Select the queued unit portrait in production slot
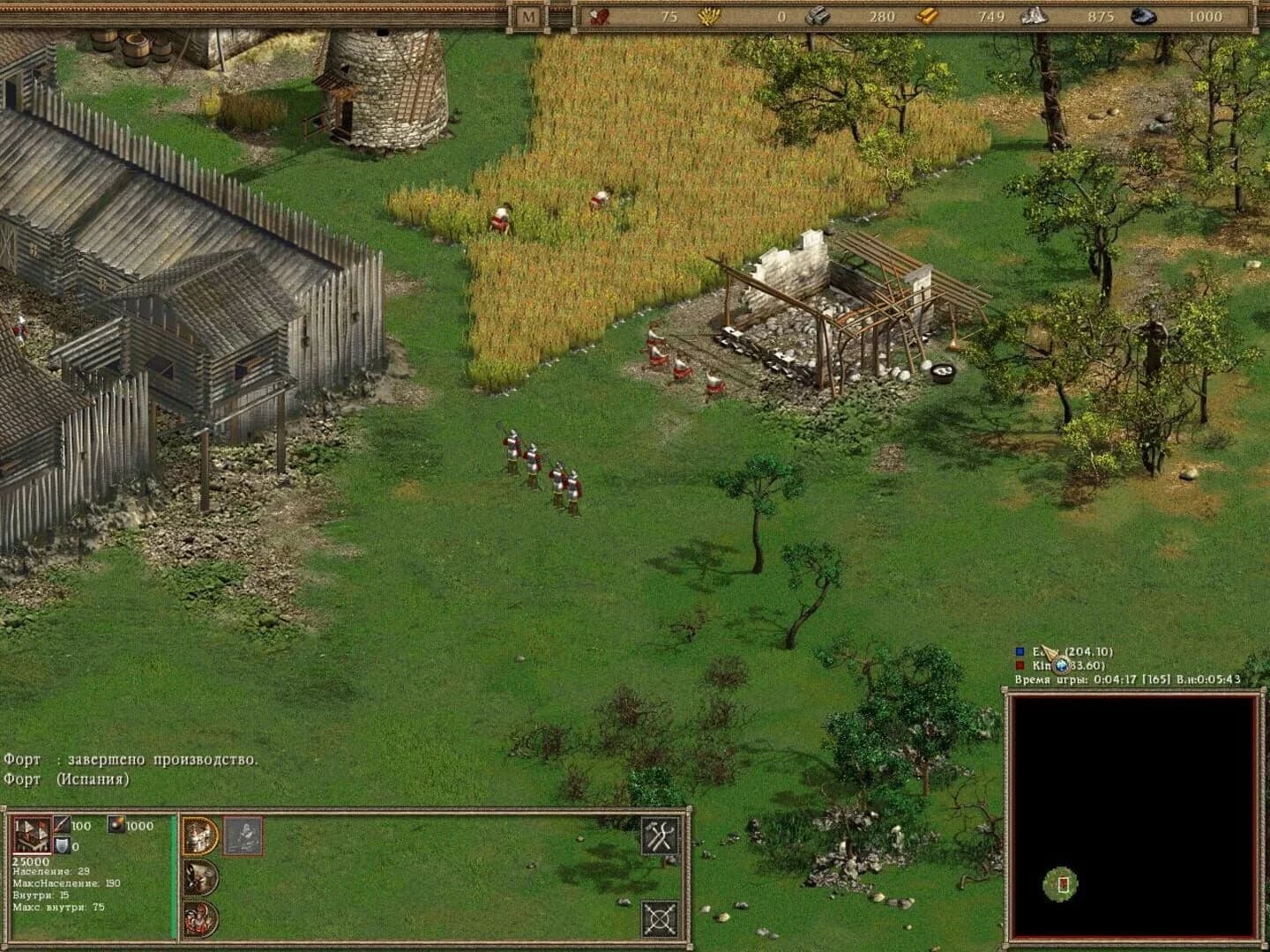This screenshot has width=1270, height=952. click(x=244, y=836)
